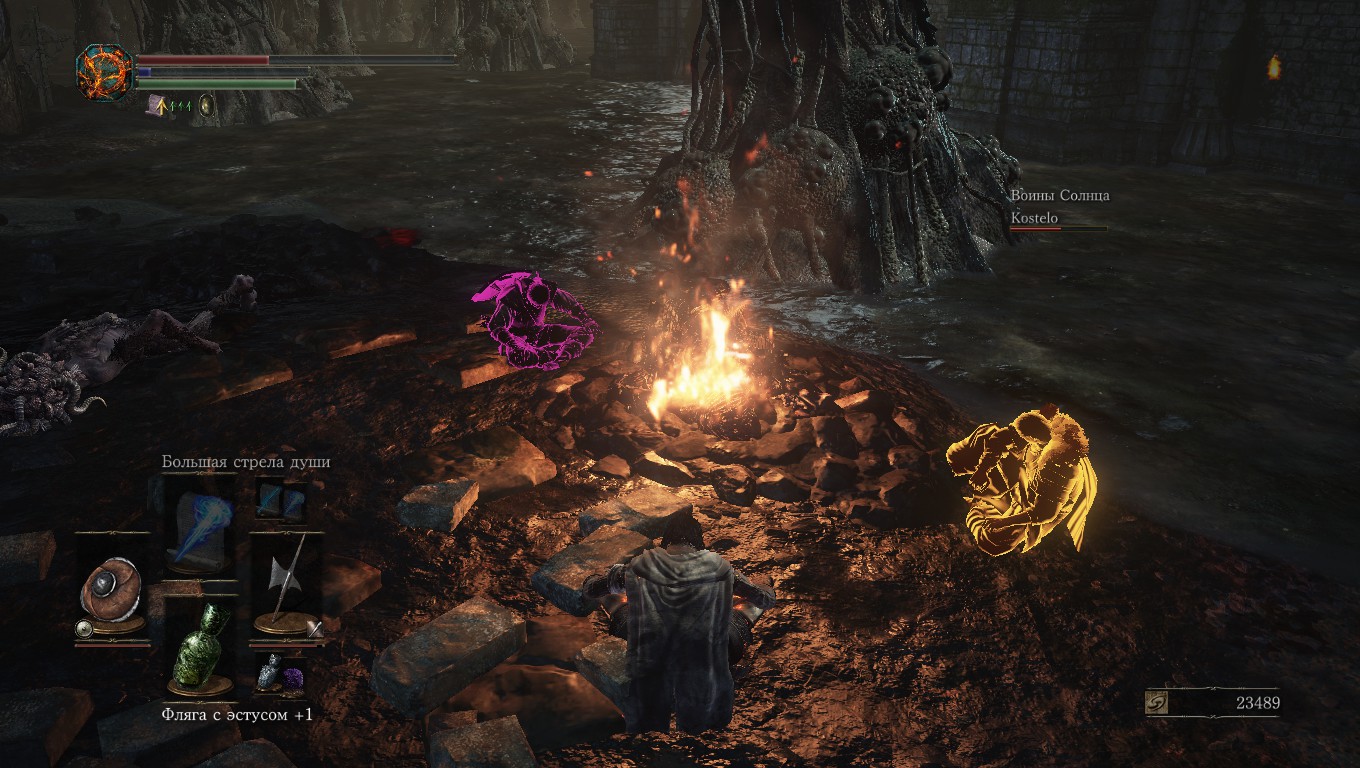Select the round leather shield slot

112,585
